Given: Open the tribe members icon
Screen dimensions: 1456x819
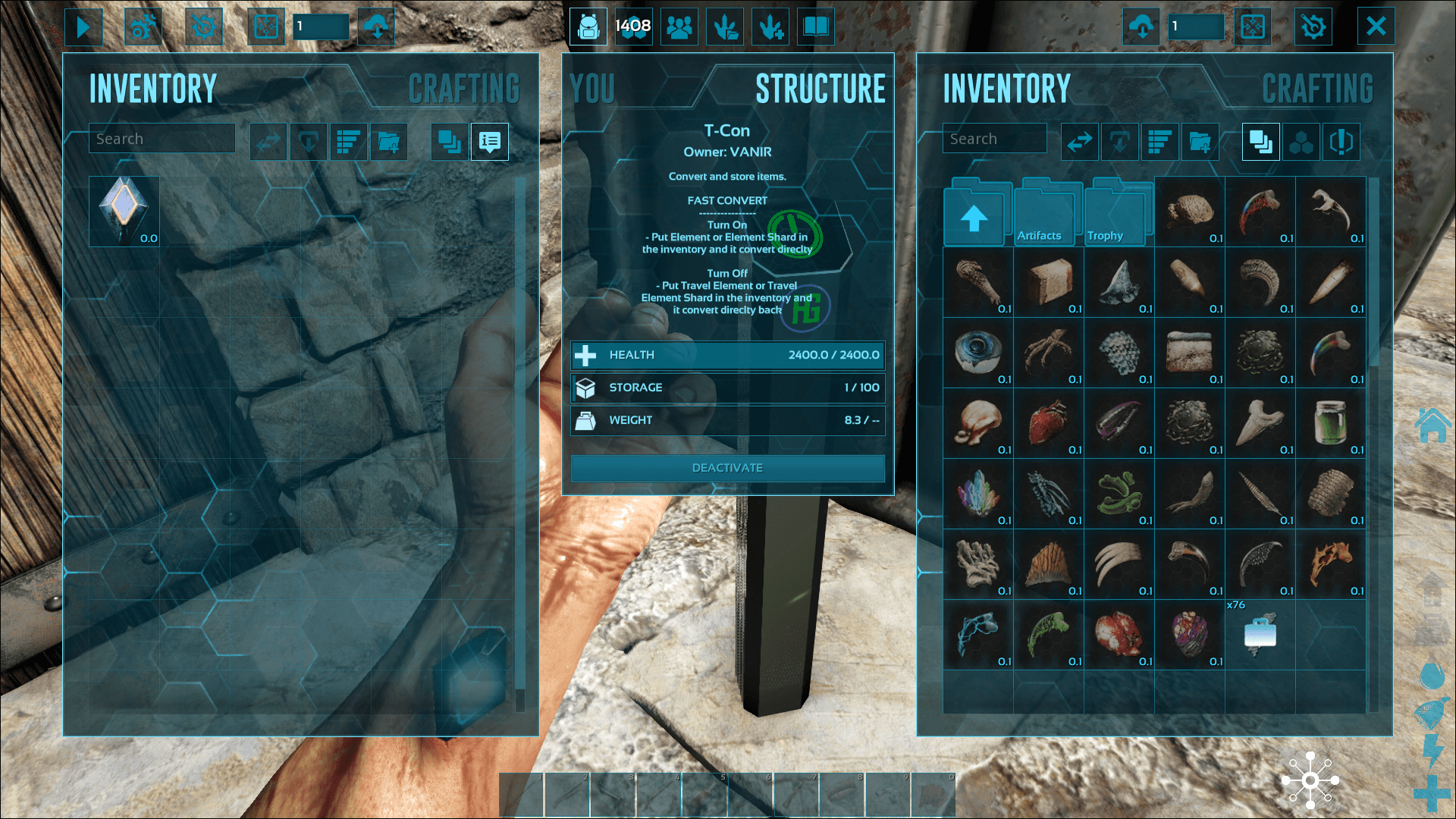Looking at the screenshot, I should click(679, 27).
